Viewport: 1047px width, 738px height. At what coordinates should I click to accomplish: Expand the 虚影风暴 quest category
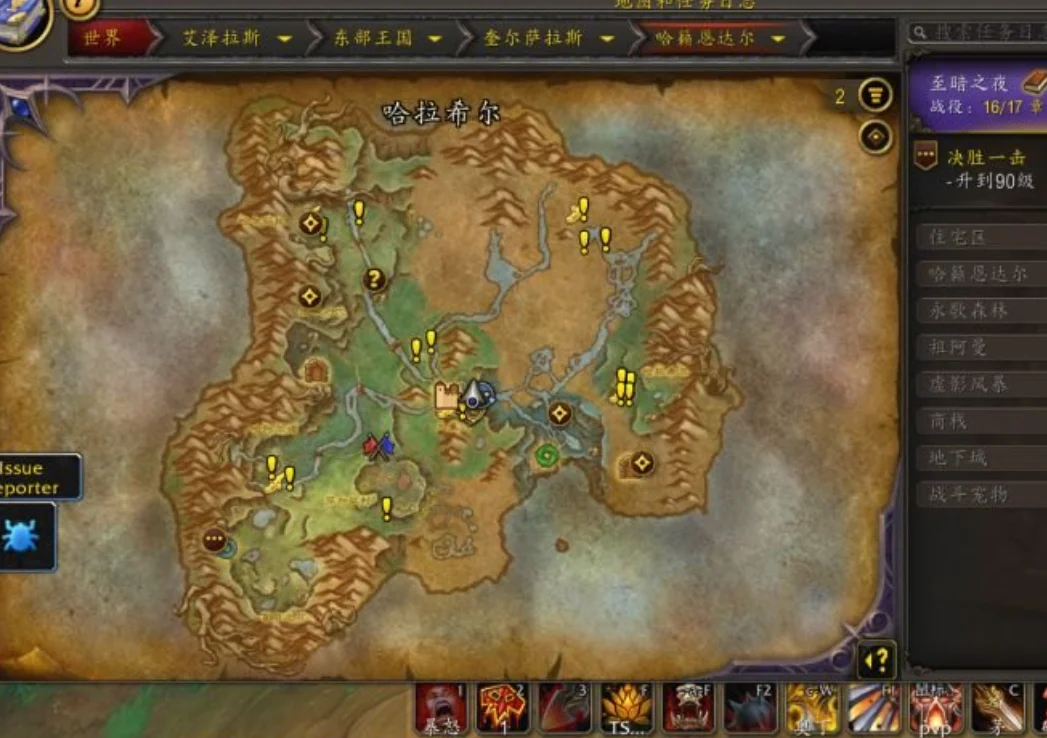tap(981, 385)
